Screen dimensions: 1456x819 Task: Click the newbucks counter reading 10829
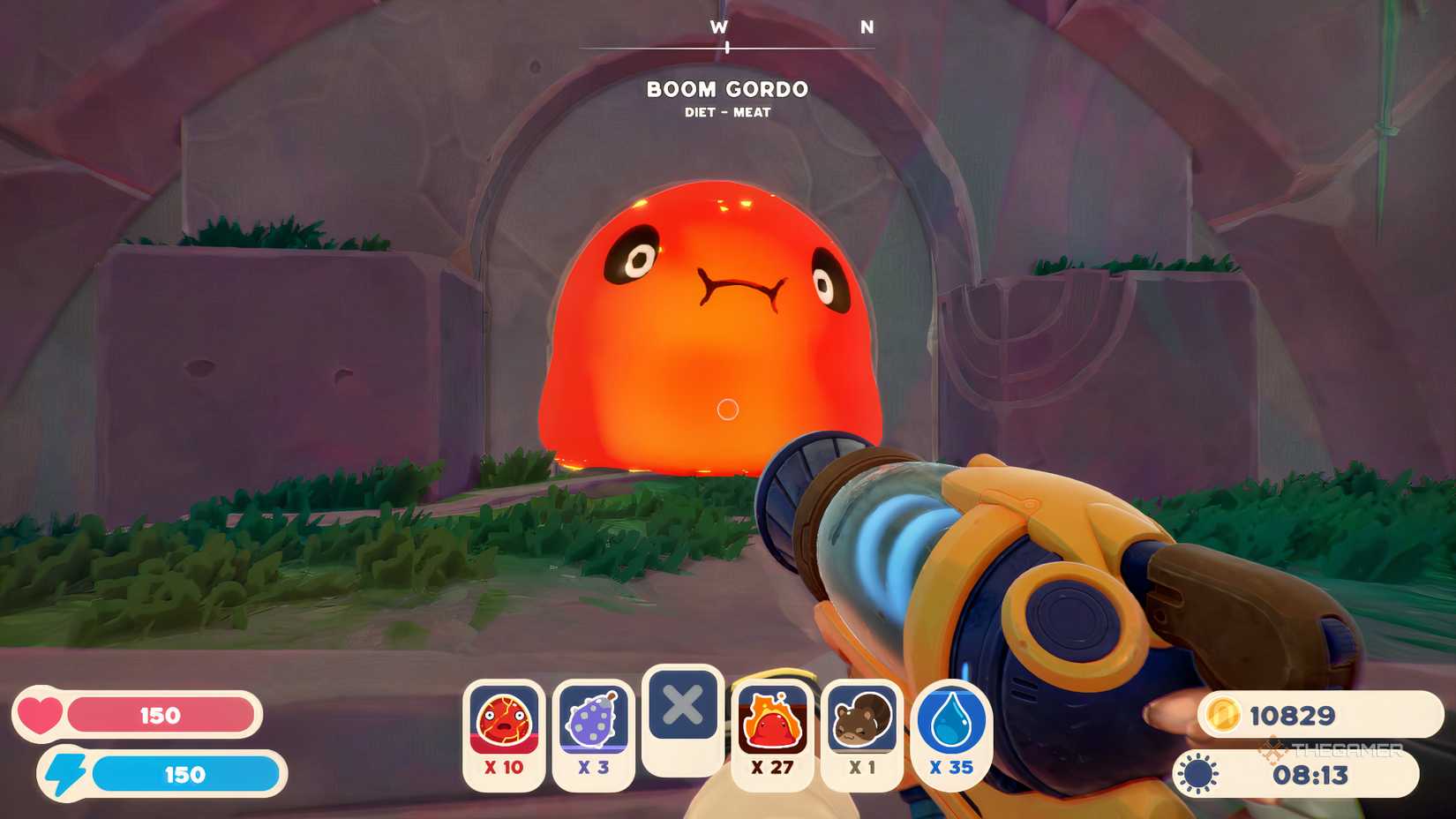[1294, 716]
